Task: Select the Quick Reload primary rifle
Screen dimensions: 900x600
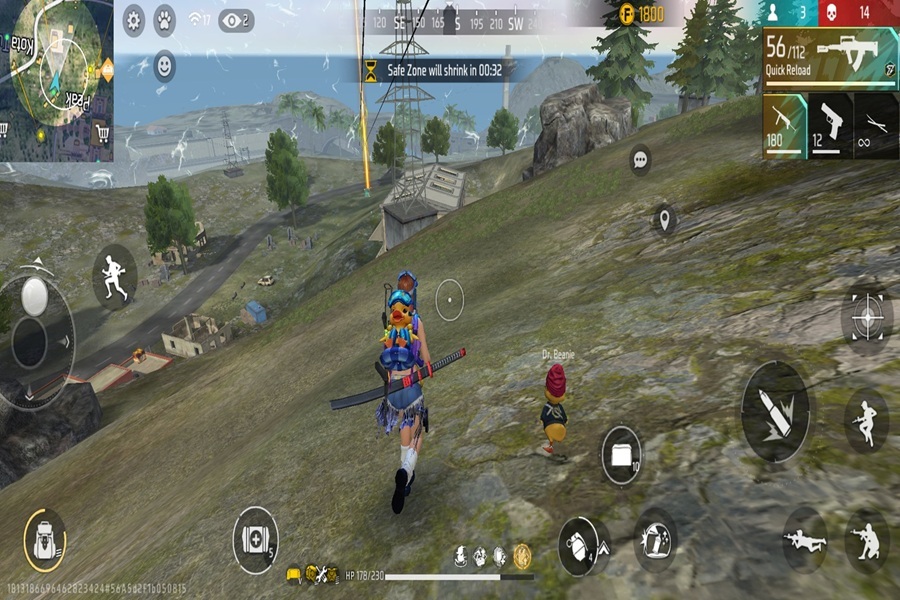Action: tap(830, 57)
